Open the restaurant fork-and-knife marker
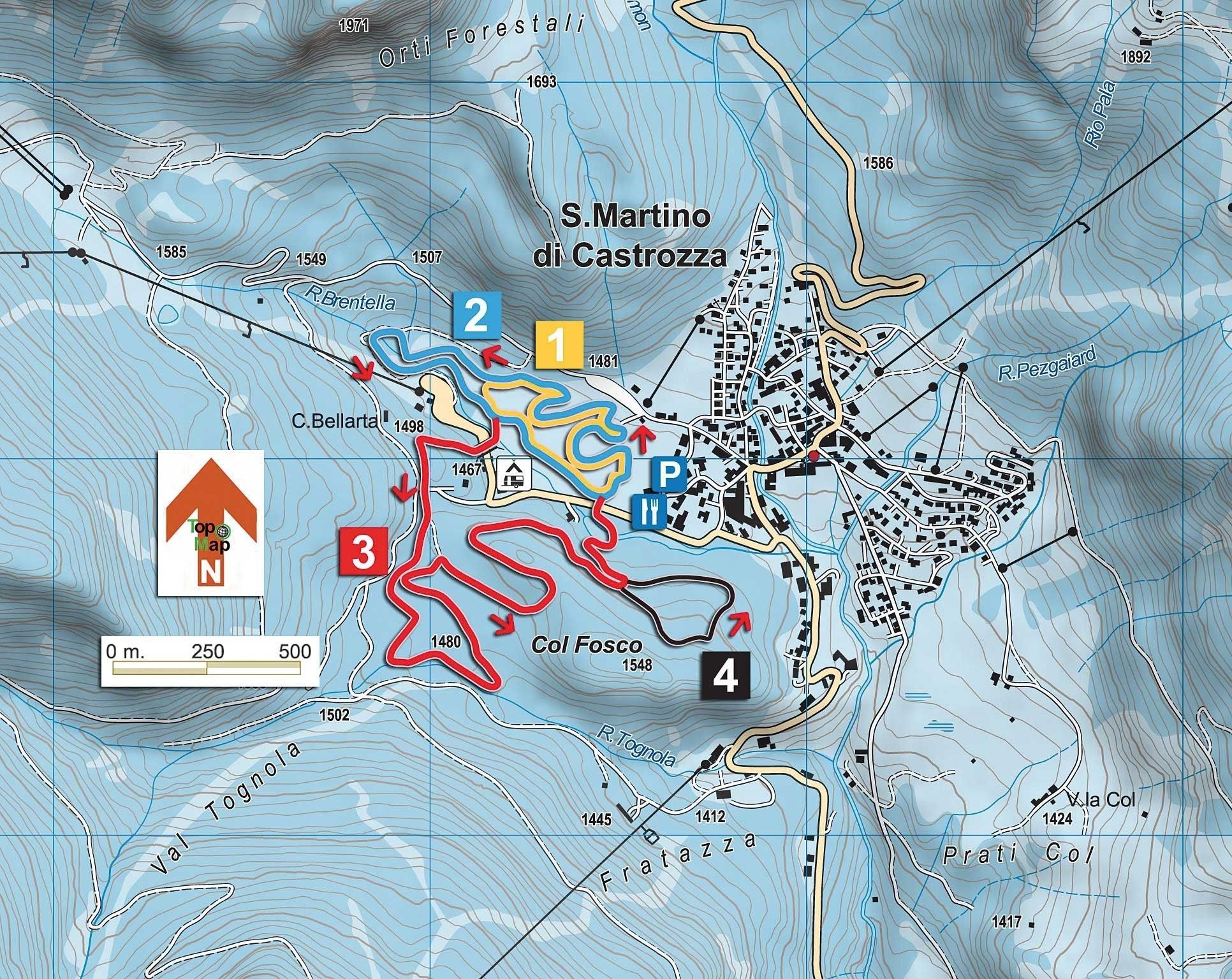 coord(650,511)
